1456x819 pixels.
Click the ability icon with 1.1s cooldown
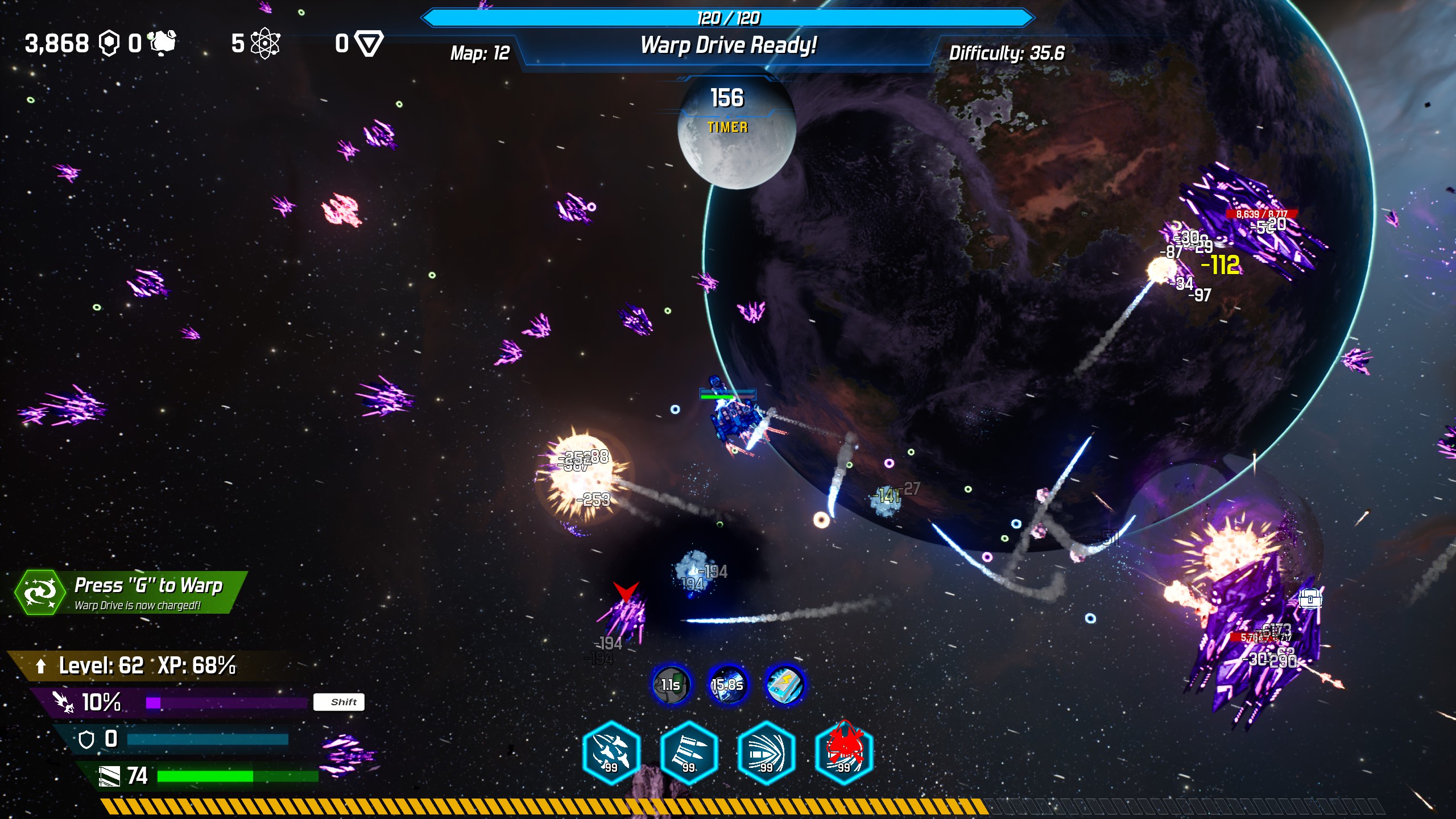[x=671, y=685]
